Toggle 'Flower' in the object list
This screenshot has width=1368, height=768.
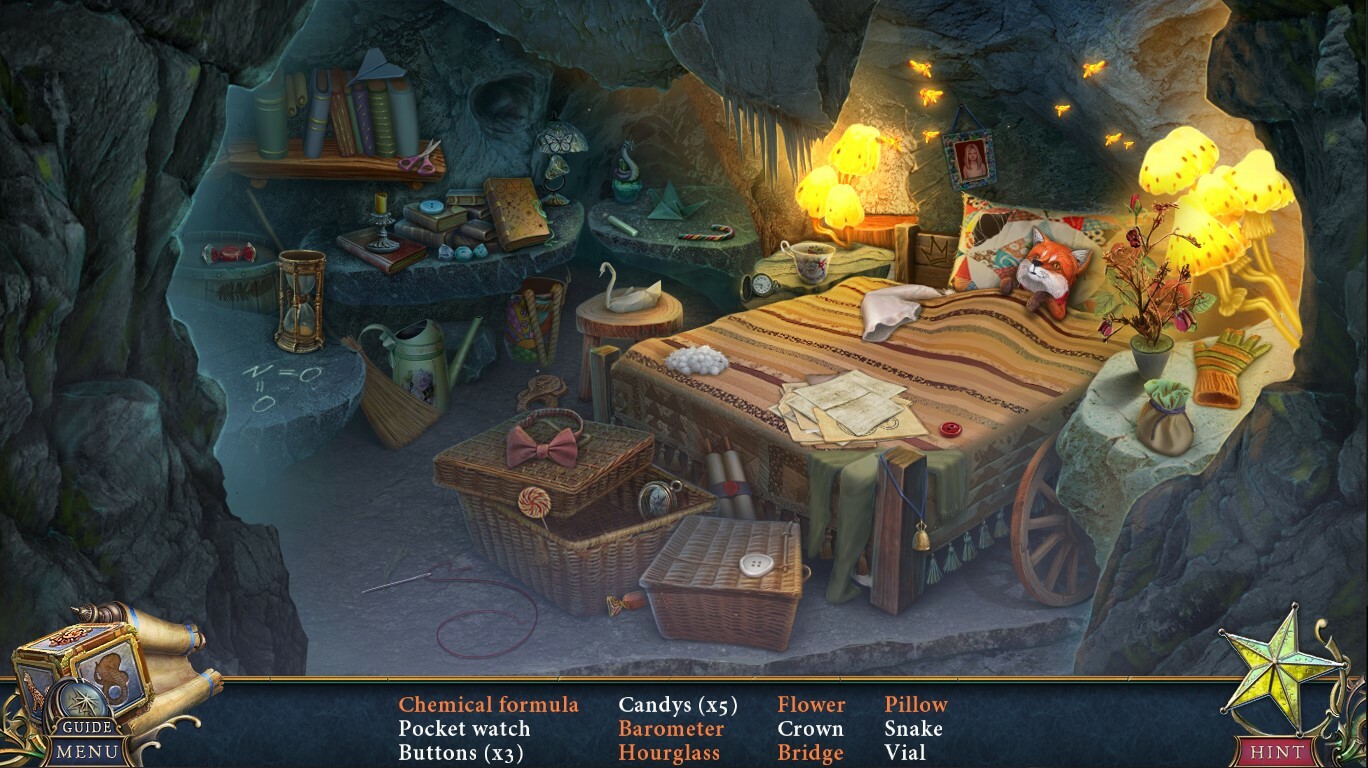pyautogui.click(x=812, y=704)
